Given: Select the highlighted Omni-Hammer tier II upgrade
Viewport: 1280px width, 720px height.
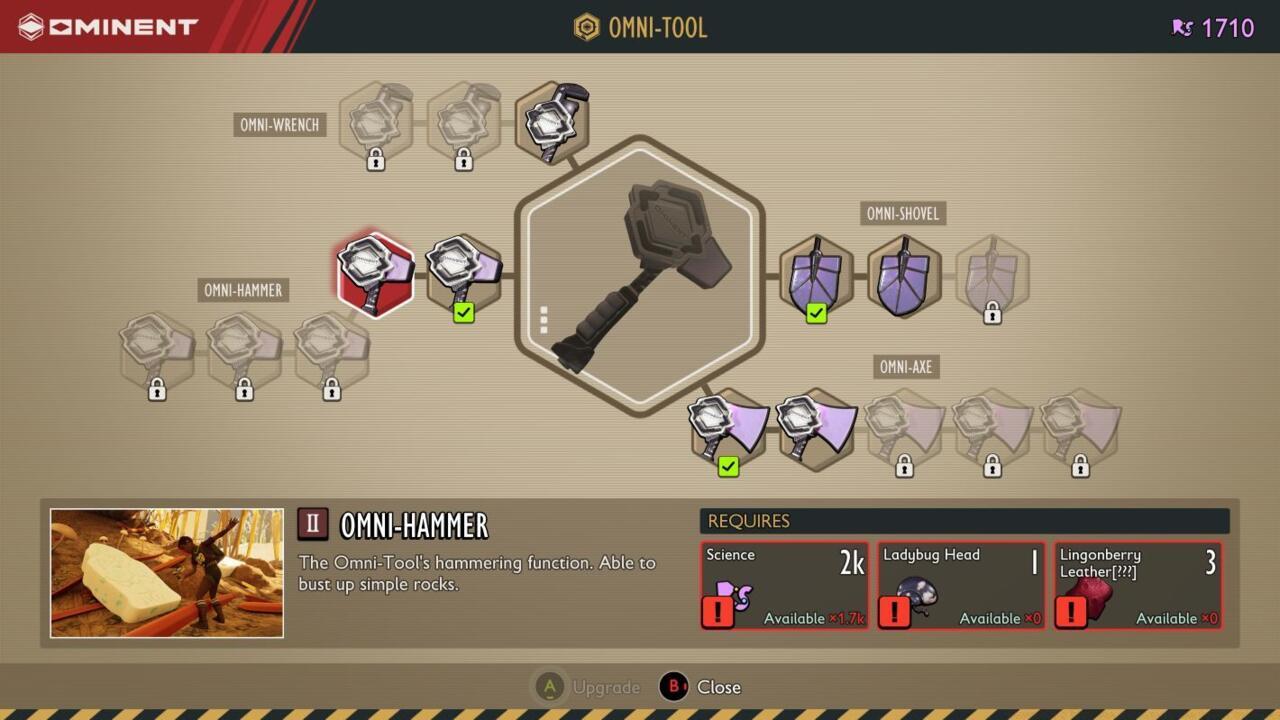Looking at the screenshot, I should click(375, 272).
